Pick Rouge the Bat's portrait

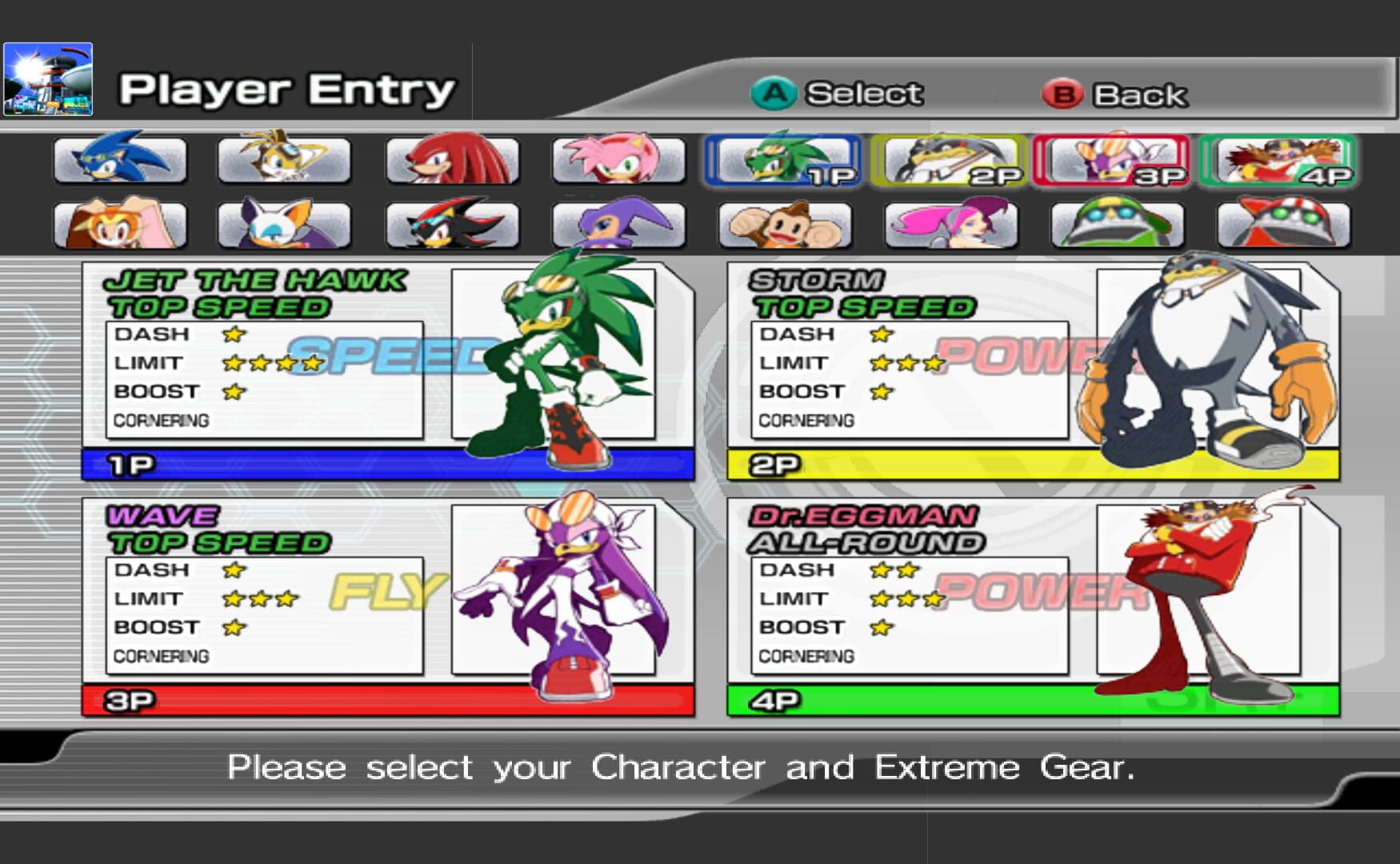(x=290, y=226)
